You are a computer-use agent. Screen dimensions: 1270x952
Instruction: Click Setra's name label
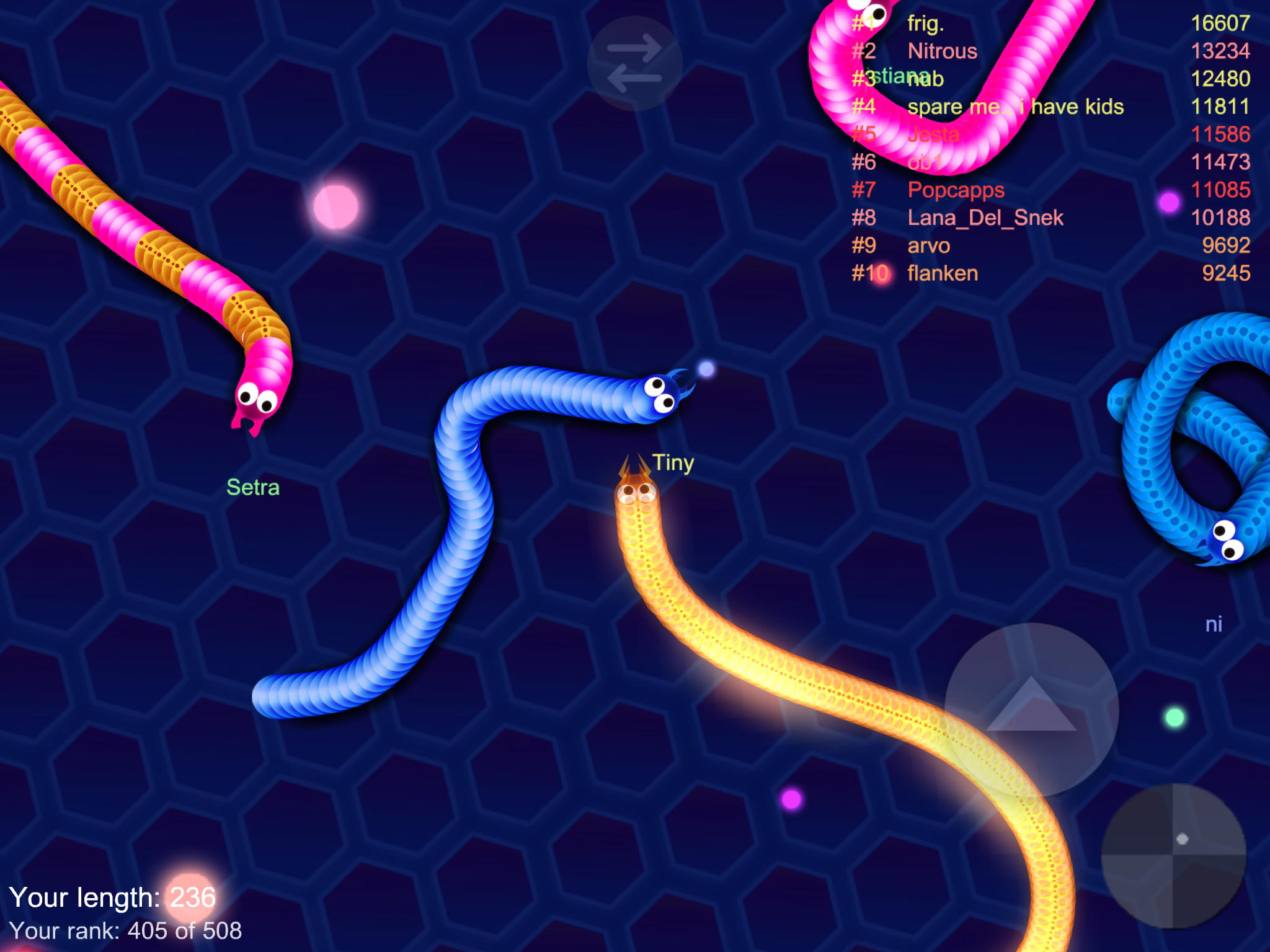tap(253, 487)
